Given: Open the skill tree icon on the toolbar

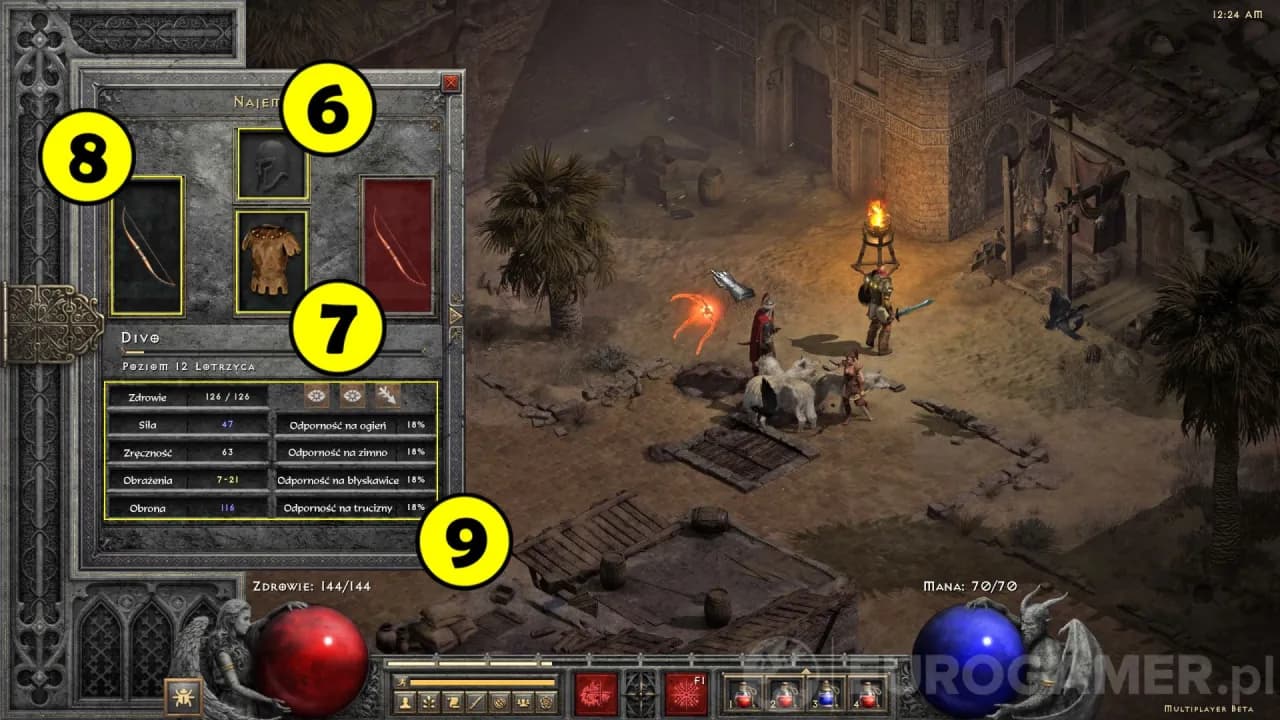Looking at the screenshot, I should coord(429,700).
